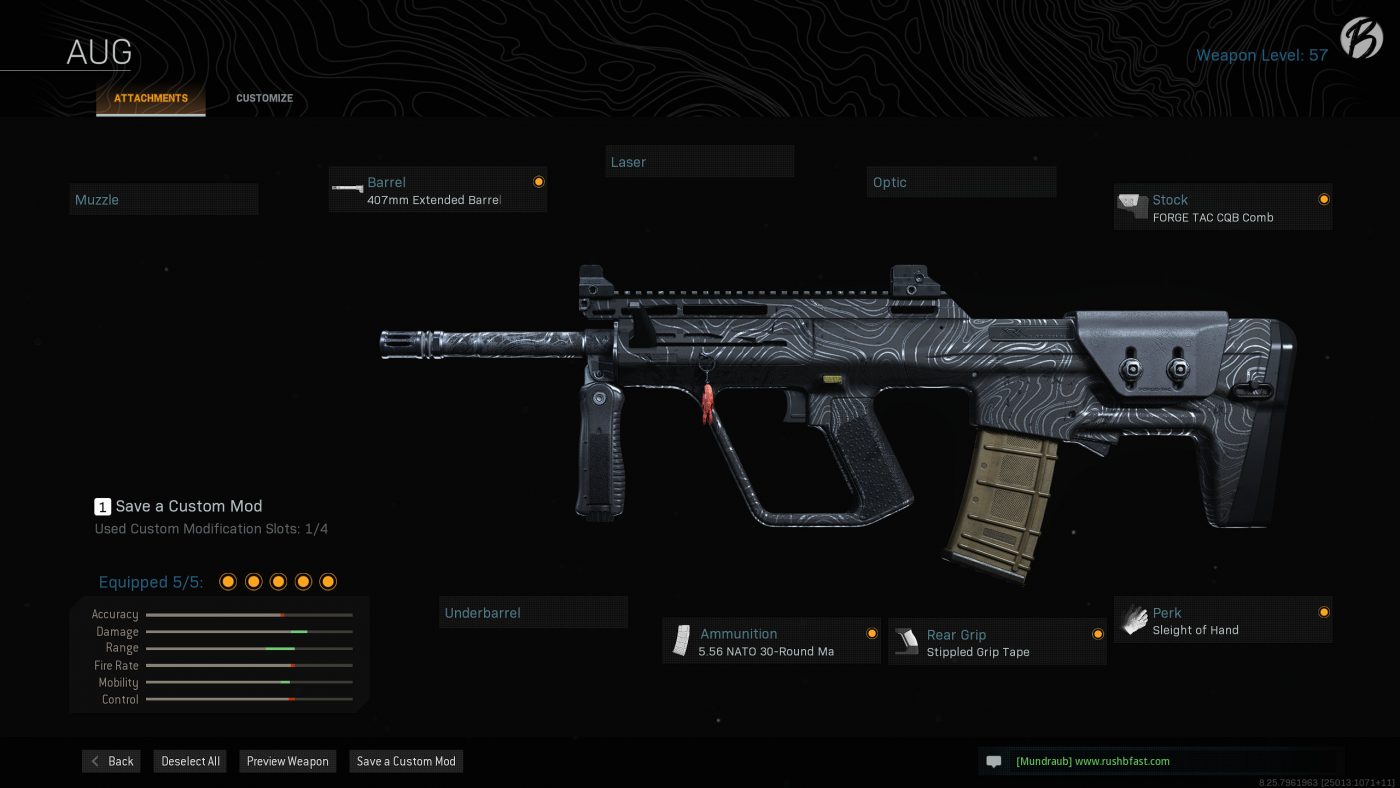The height and width of the screenshot is (788, 1400).
Task: Open the empty Muzzle attachment slot
Action: (x=163, y=199)
